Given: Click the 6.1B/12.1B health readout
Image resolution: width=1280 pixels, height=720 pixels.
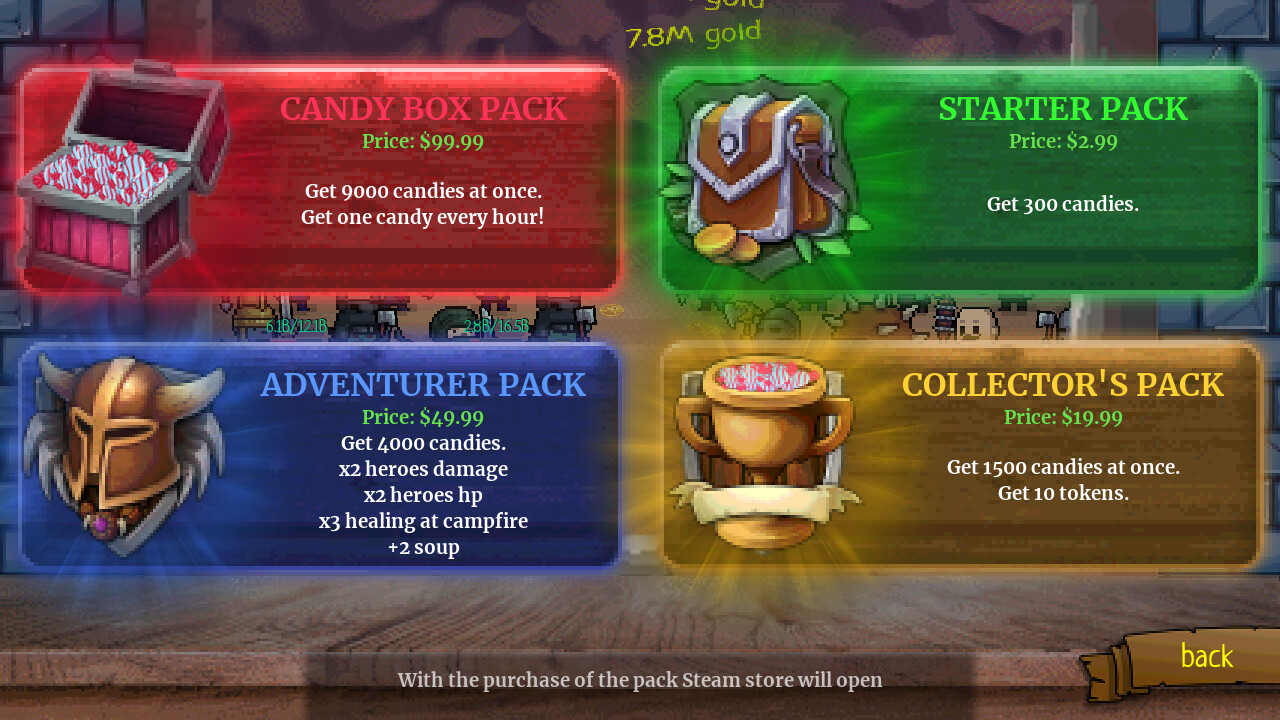Looking at the screenshot, I should [x=295, y=325].
